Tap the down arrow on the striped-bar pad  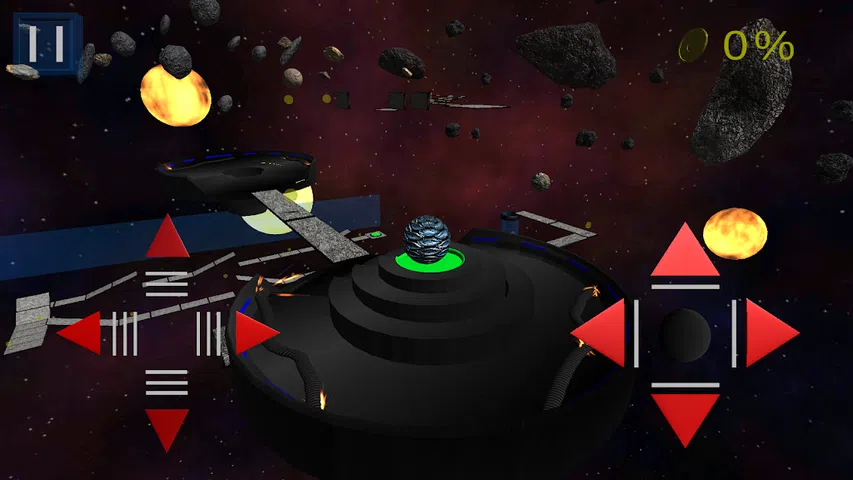(x=167, y=427)
